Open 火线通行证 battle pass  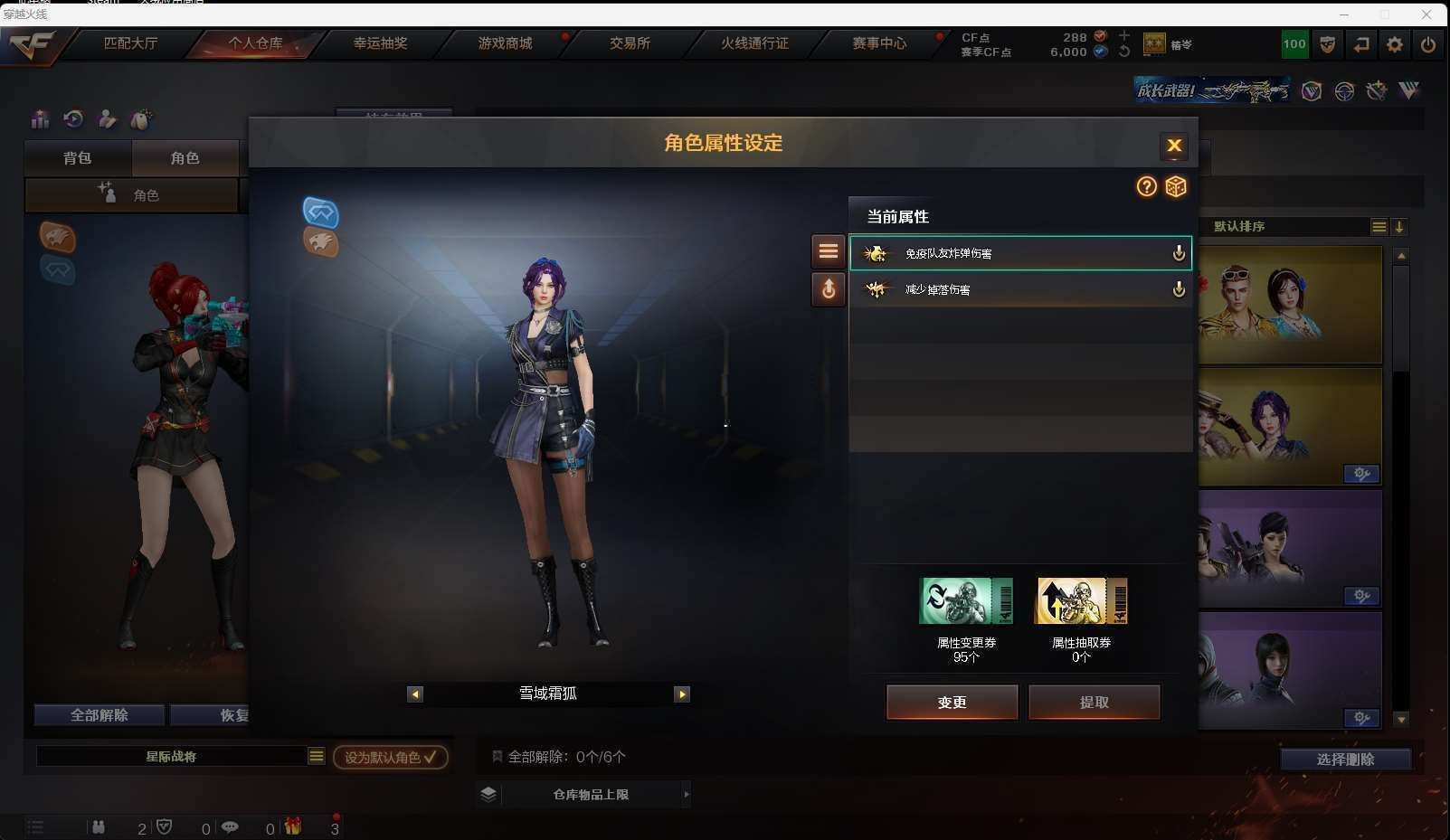click(754, 43)
